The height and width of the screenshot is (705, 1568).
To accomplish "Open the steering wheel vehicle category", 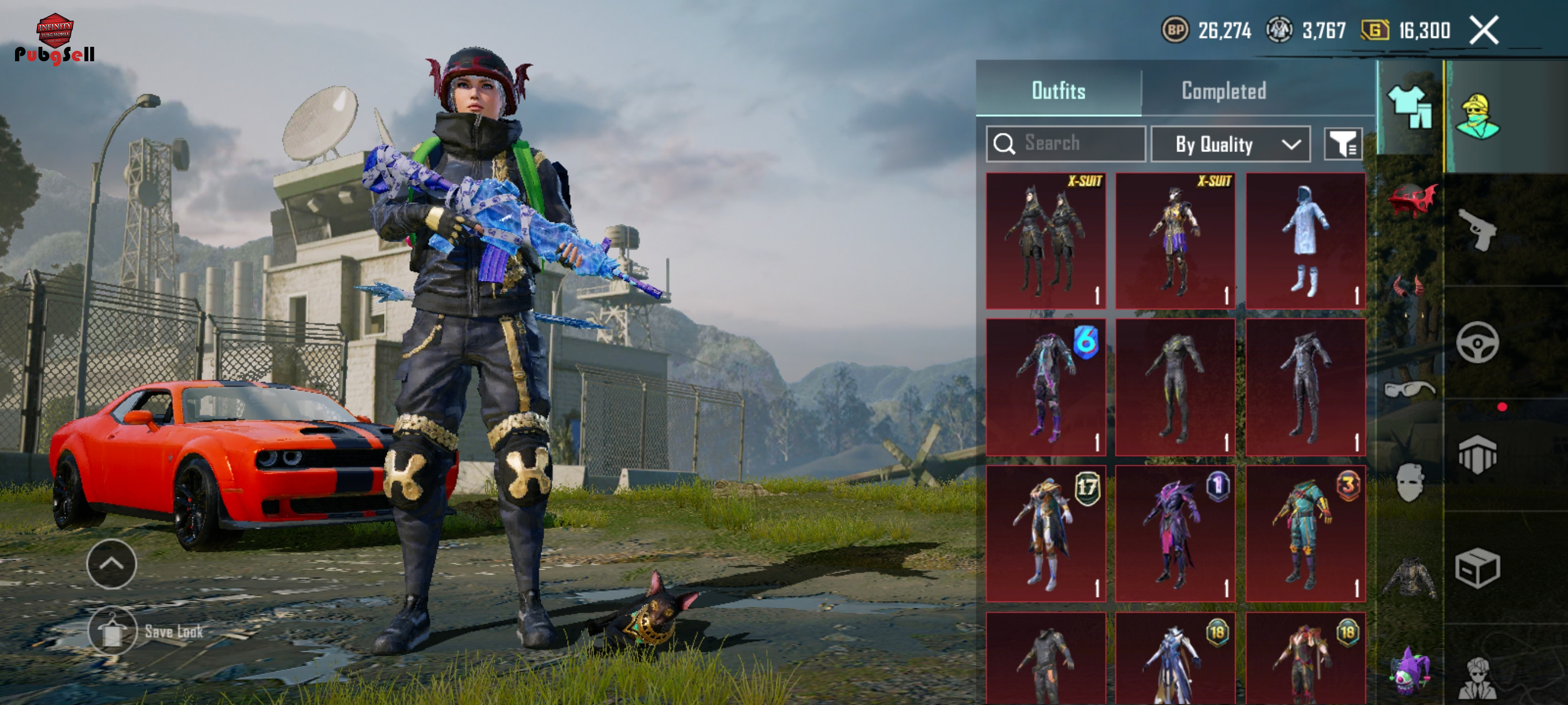I will [x=1477, y=343].
